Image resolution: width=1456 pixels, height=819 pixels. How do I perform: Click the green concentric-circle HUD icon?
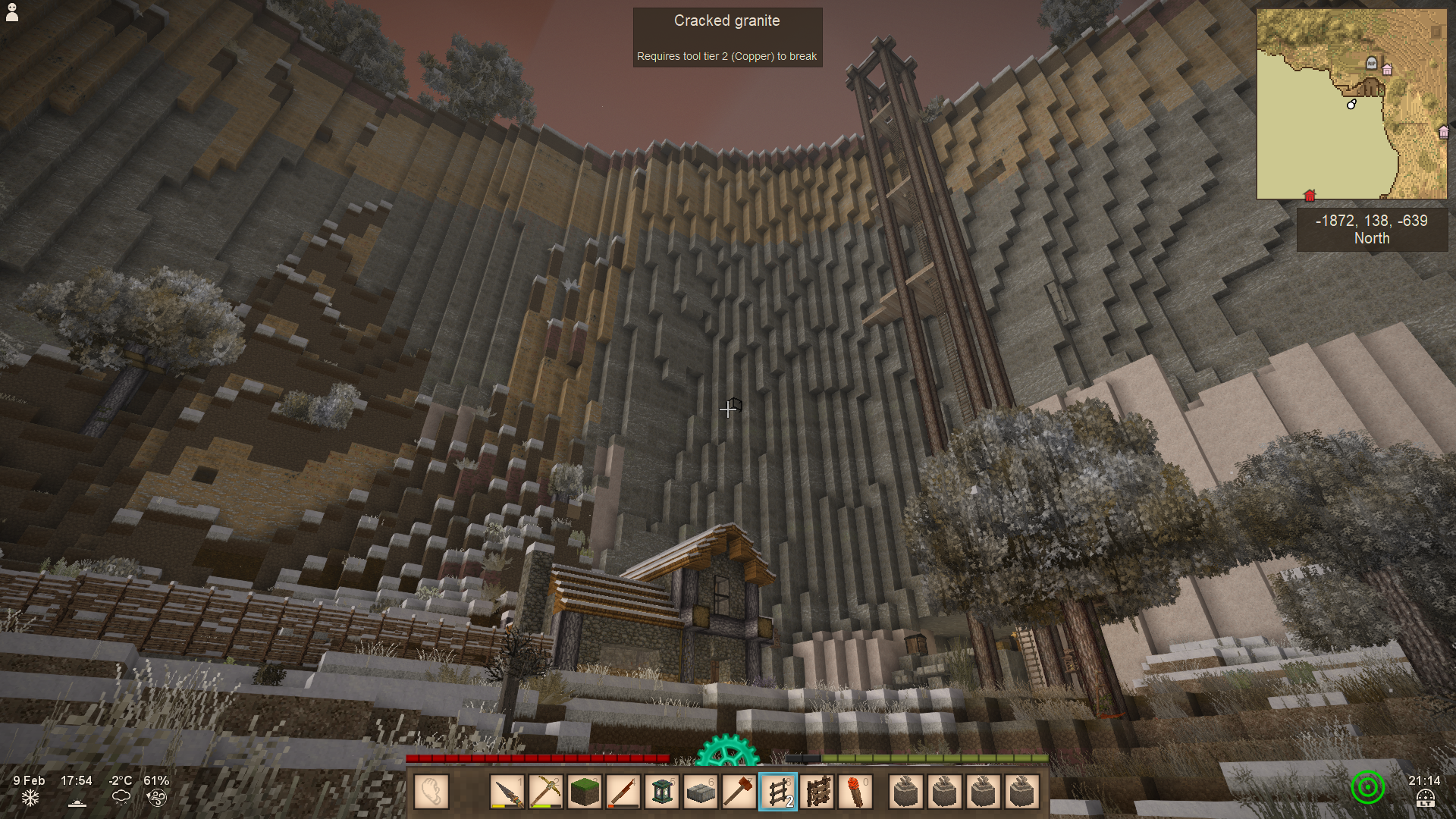click(x=1367, y=788)
